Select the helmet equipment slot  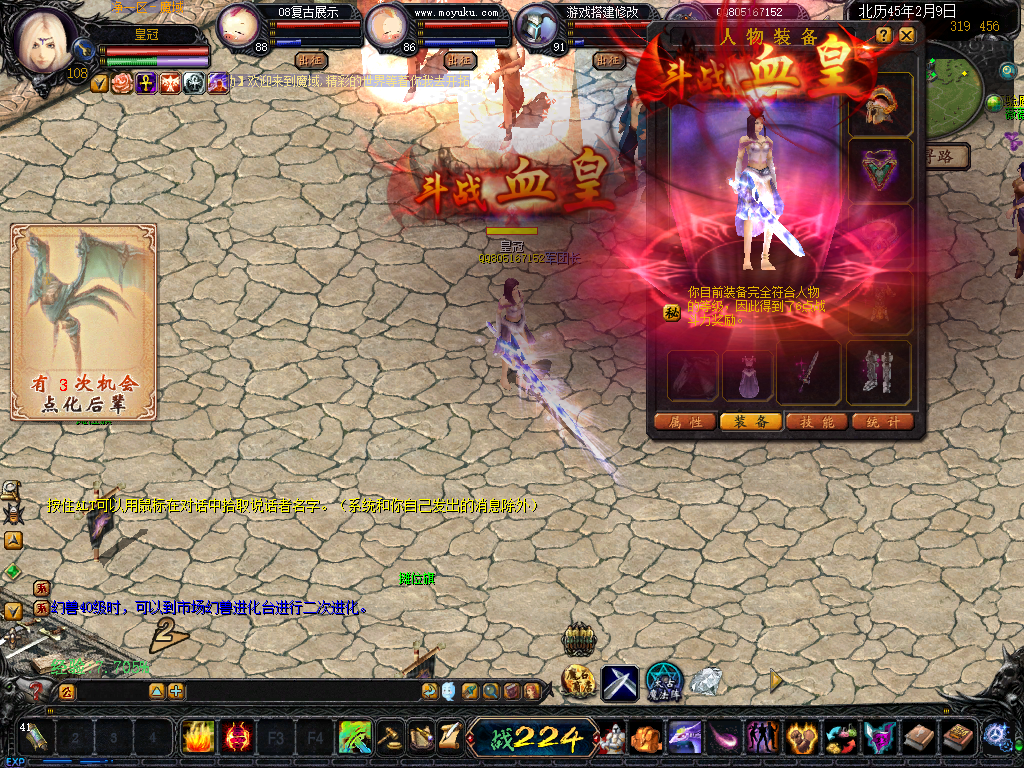[x=880, y=105]
